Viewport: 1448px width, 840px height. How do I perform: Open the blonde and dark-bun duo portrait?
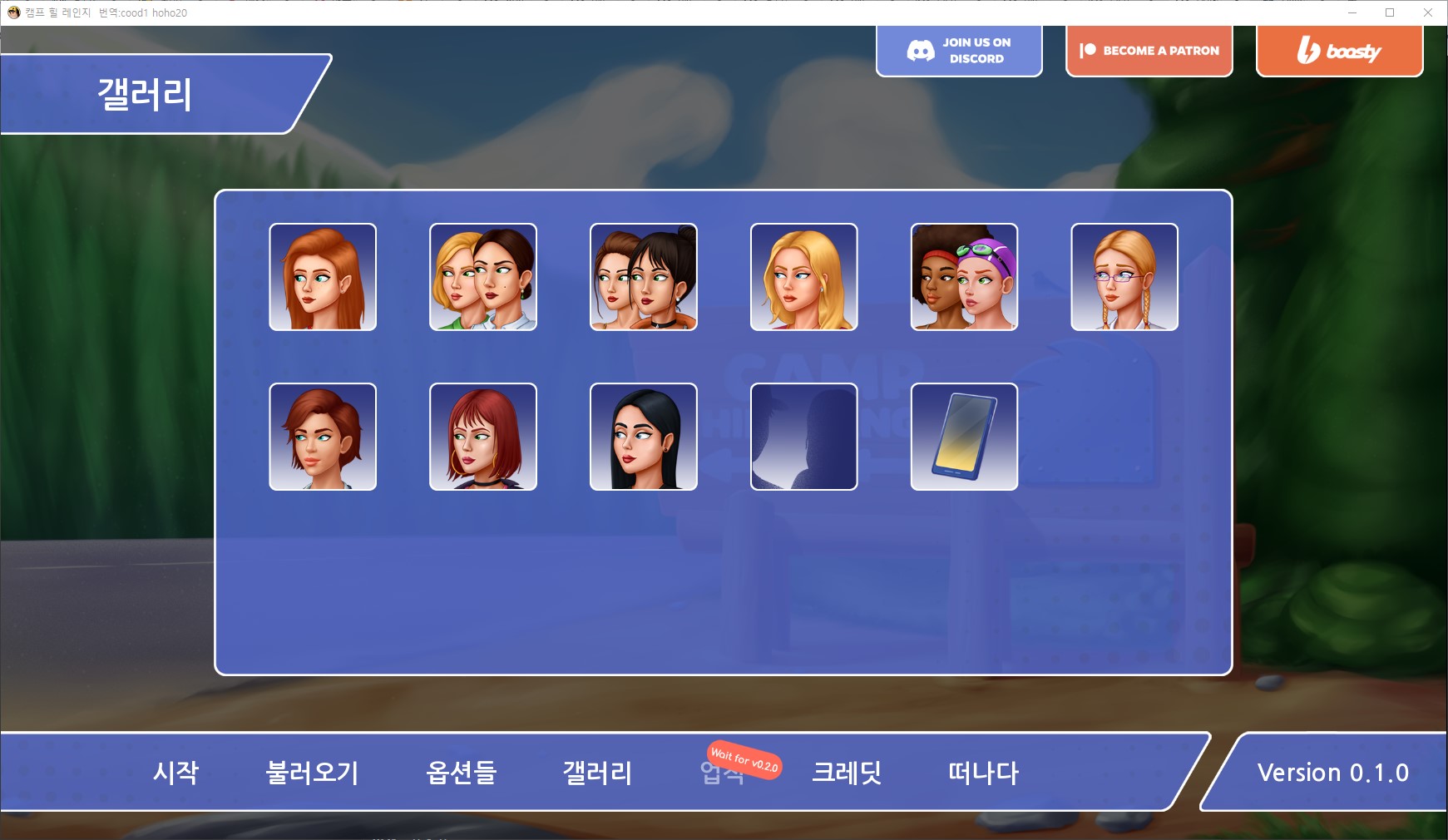coord(483,277)
